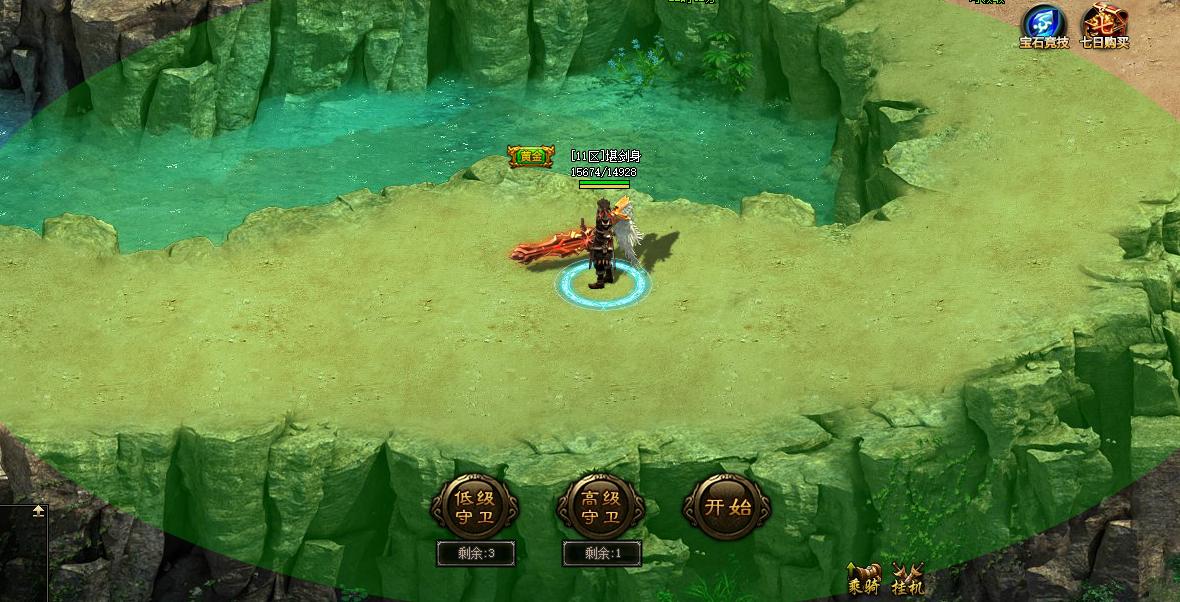Choose the 高级守卫 high-level guard button
1180x602 pixels.
[600, 507]
